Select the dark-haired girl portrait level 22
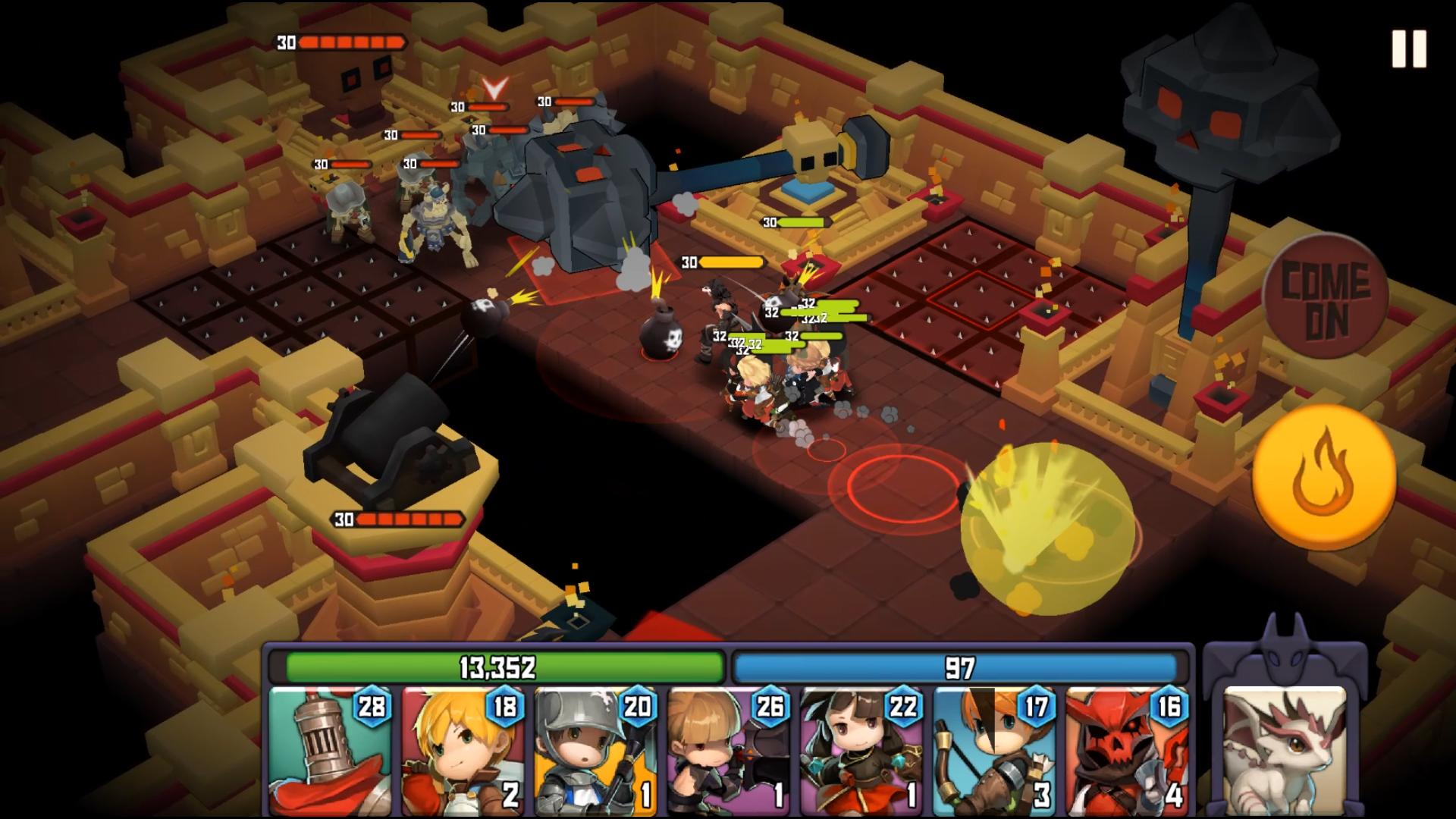Viewport: 1456px width, 819px height. coord(862,751)
